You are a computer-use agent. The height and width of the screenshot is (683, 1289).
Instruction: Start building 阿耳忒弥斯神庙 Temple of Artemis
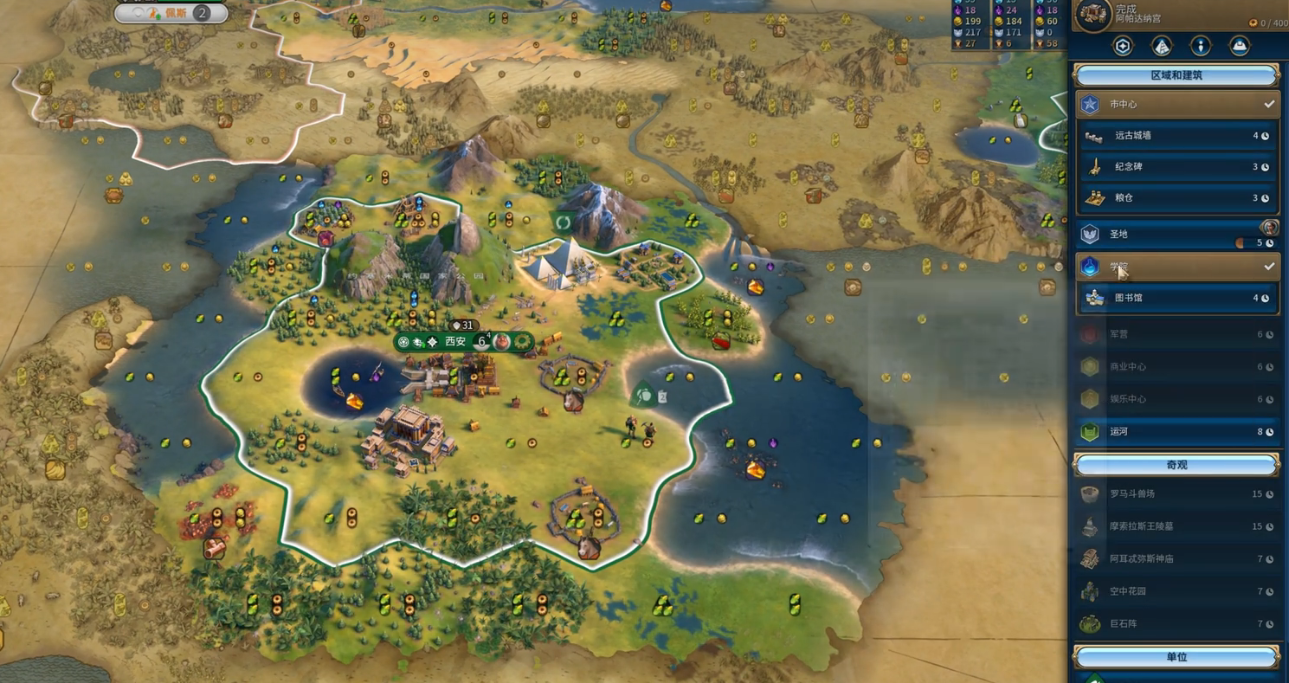coord(1176,559)
